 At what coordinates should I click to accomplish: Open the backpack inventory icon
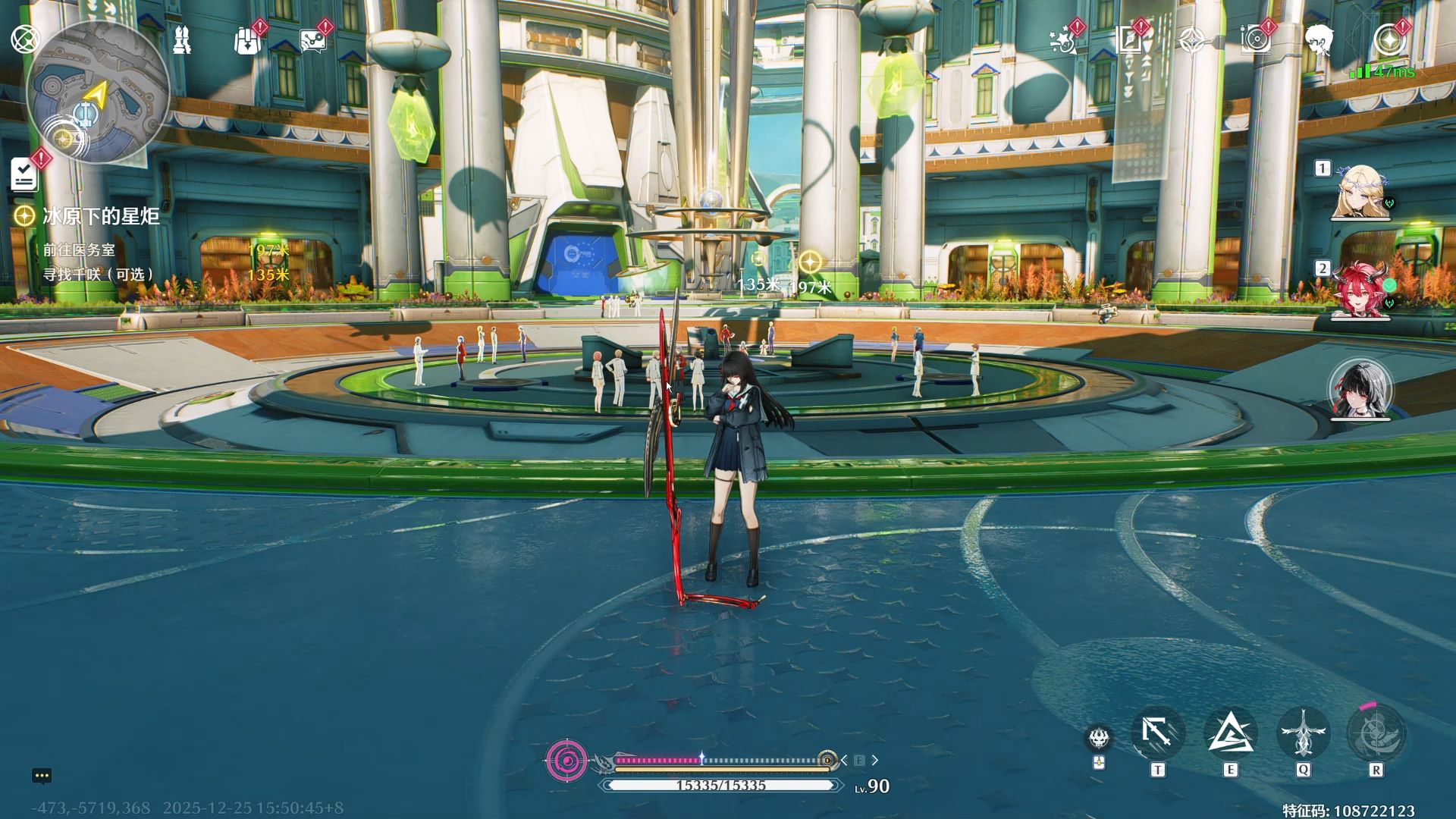(x=247, y=41)
